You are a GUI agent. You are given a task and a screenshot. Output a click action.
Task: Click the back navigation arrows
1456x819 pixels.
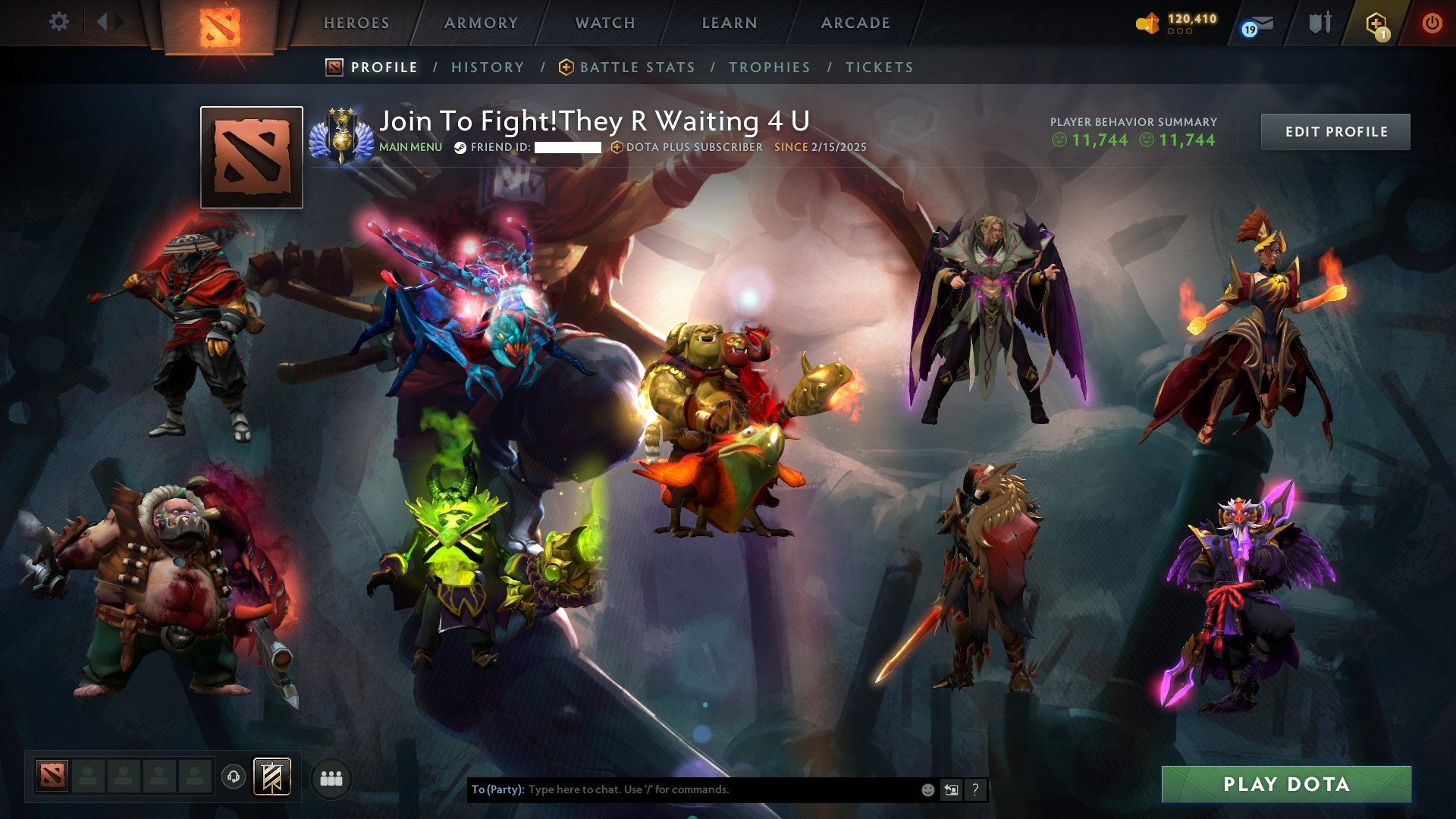pyautogui.click(x=110, y=22)
